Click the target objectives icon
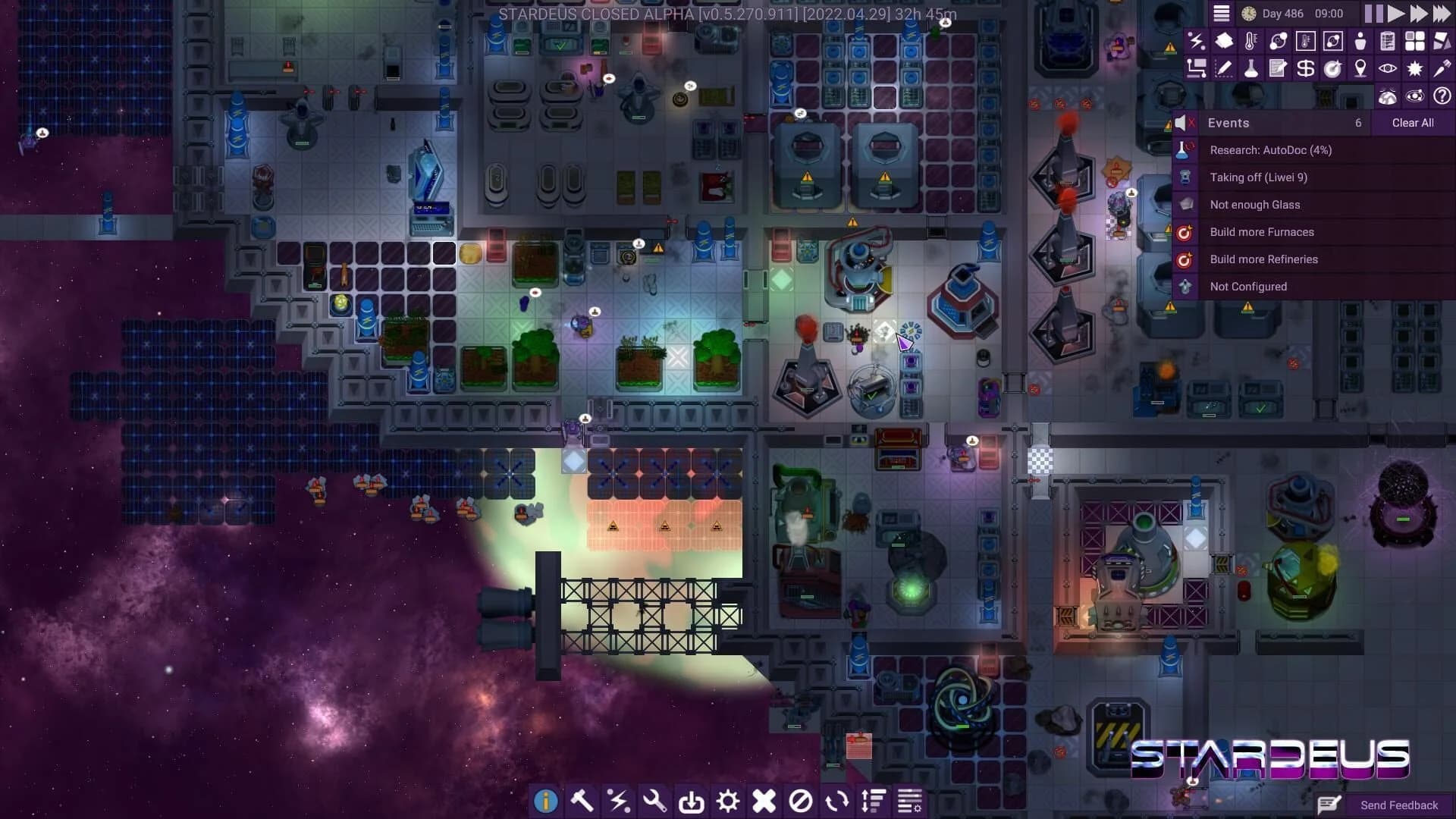1456x819 pixels. [1332, 68]
